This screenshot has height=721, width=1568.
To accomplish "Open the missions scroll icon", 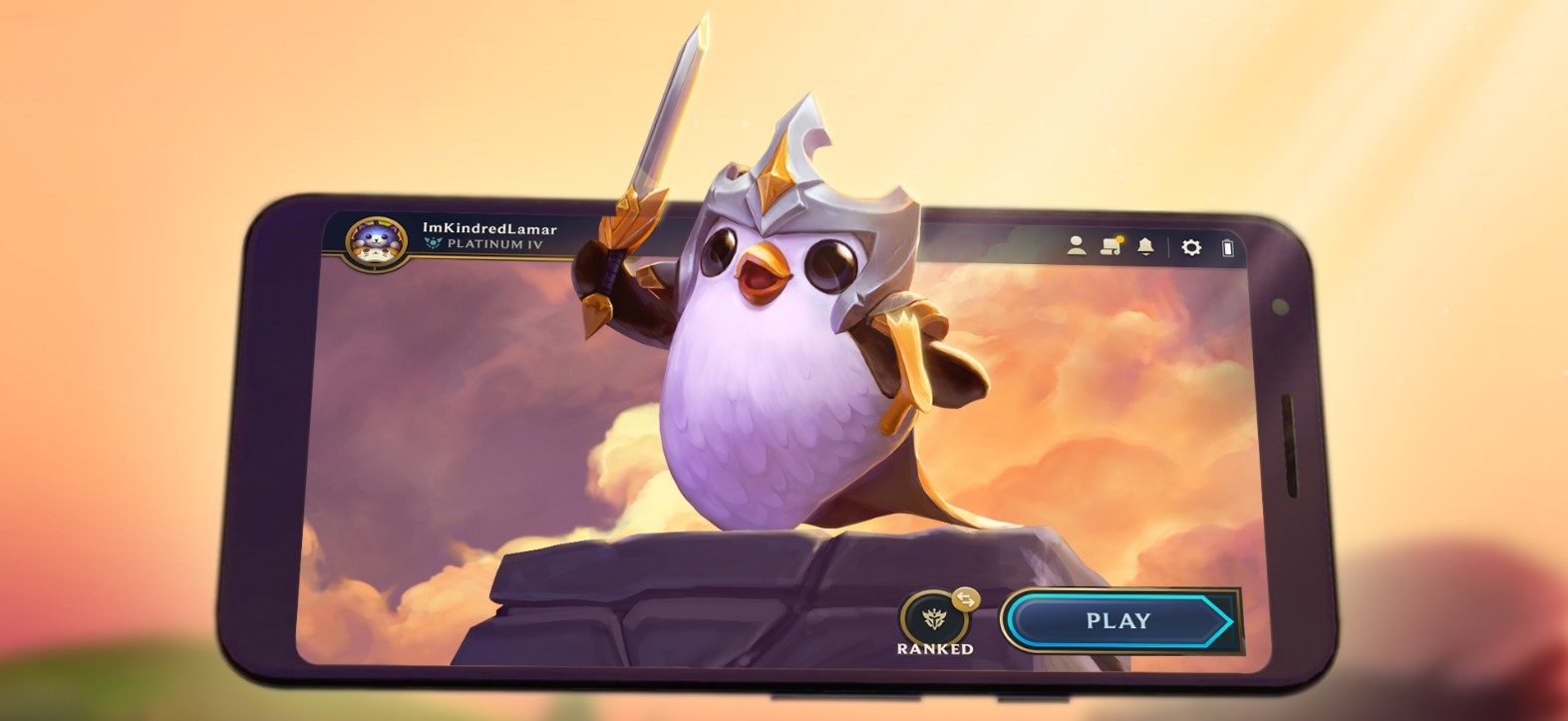I will coord(1110,245).
